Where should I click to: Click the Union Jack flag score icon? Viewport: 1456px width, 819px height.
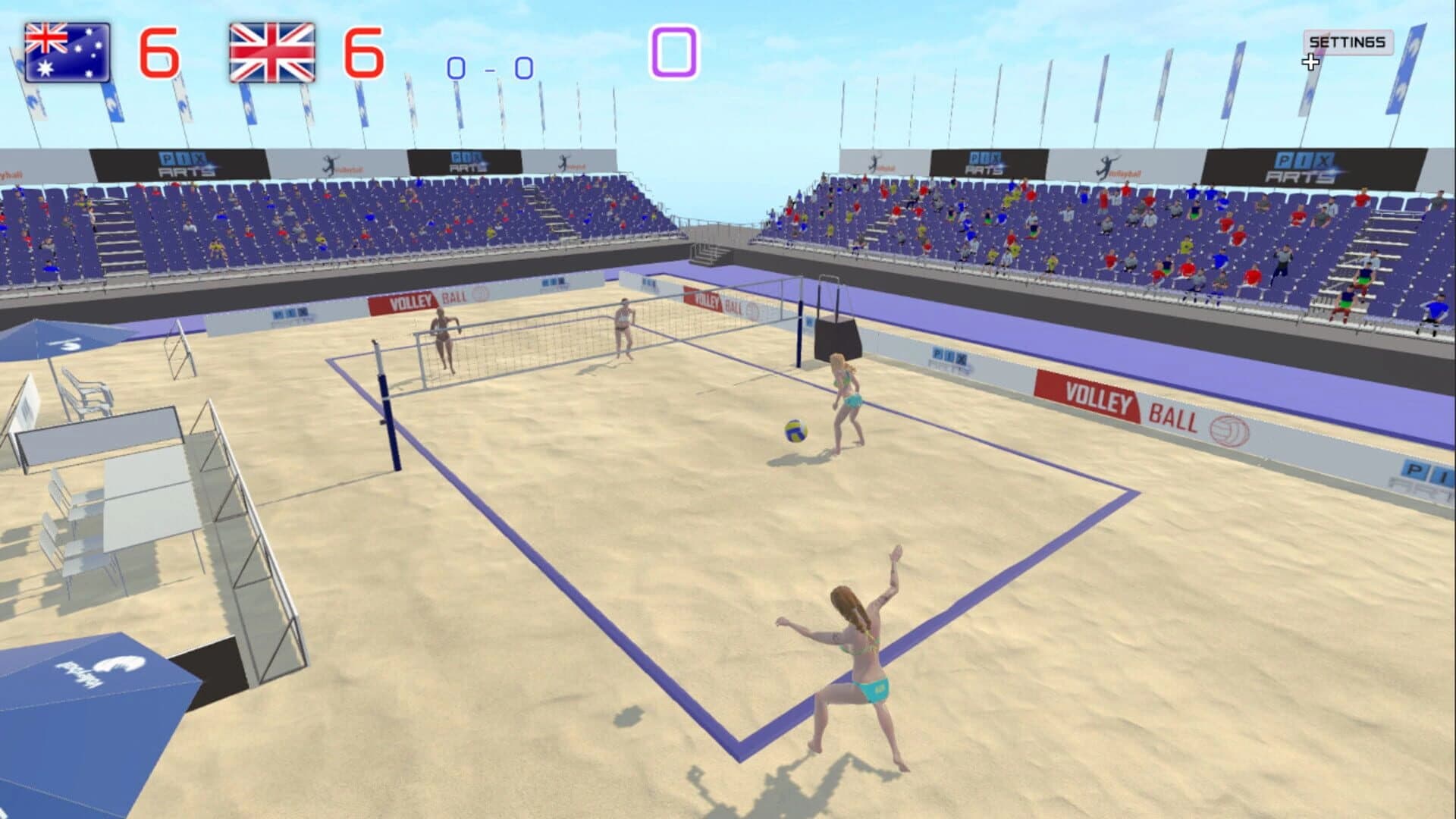(x=271, y=52)
